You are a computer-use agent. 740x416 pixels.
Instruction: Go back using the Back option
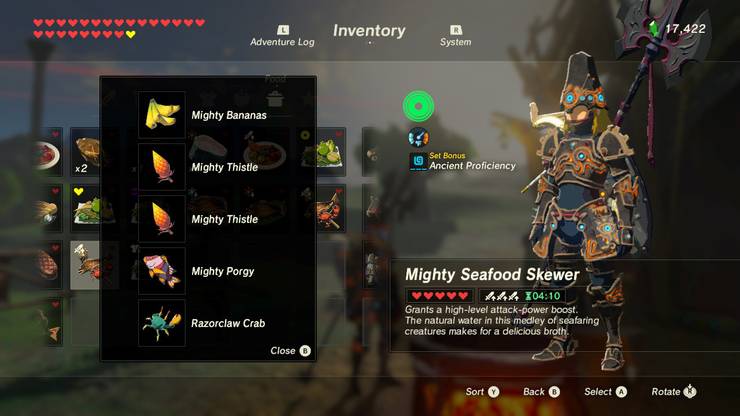point(541,392)
